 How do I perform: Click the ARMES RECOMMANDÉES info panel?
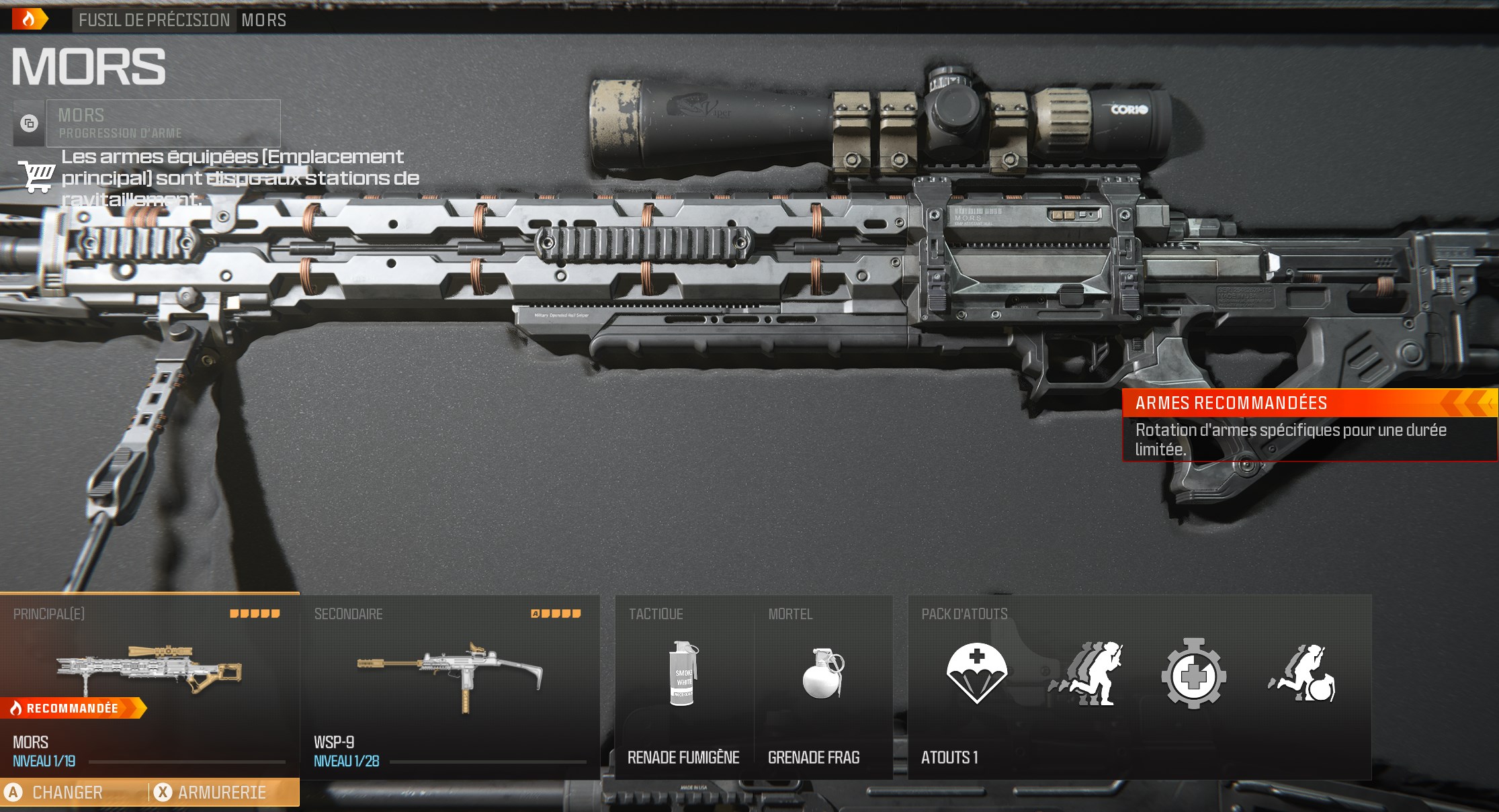pos(1309,426)
